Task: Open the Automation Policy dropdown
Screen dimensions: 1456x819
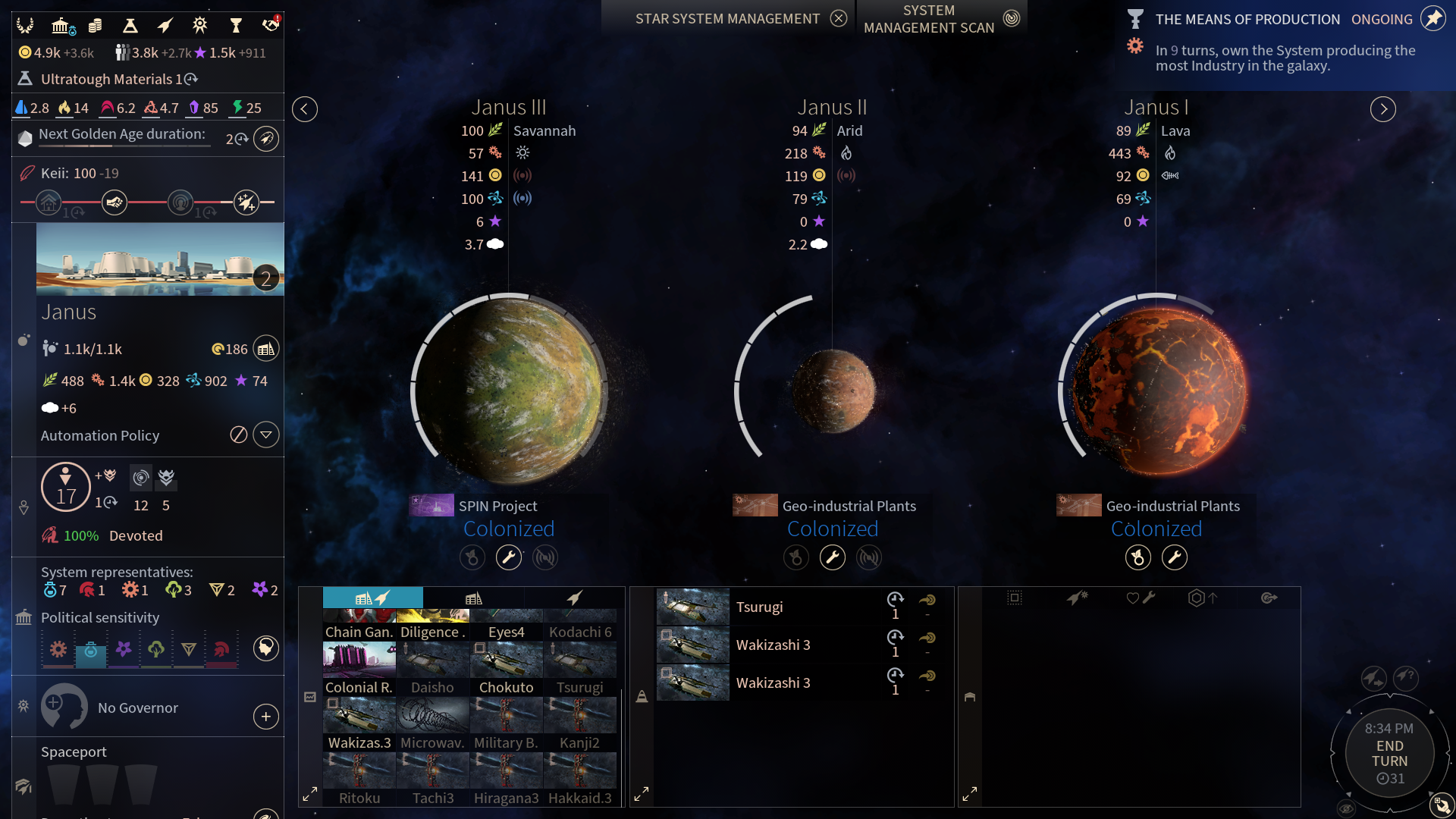Action: (x=265, y=435)
